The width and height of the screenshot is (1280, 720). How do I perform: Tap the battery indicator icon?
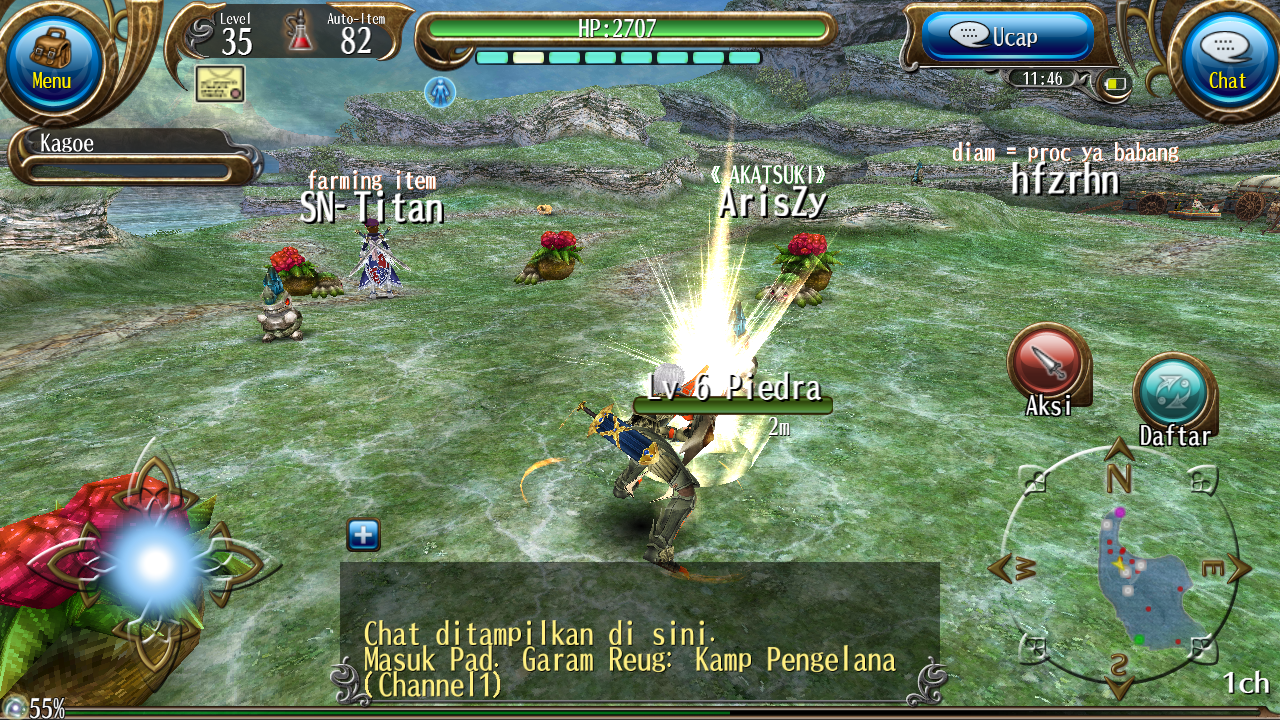point(1115,86)
